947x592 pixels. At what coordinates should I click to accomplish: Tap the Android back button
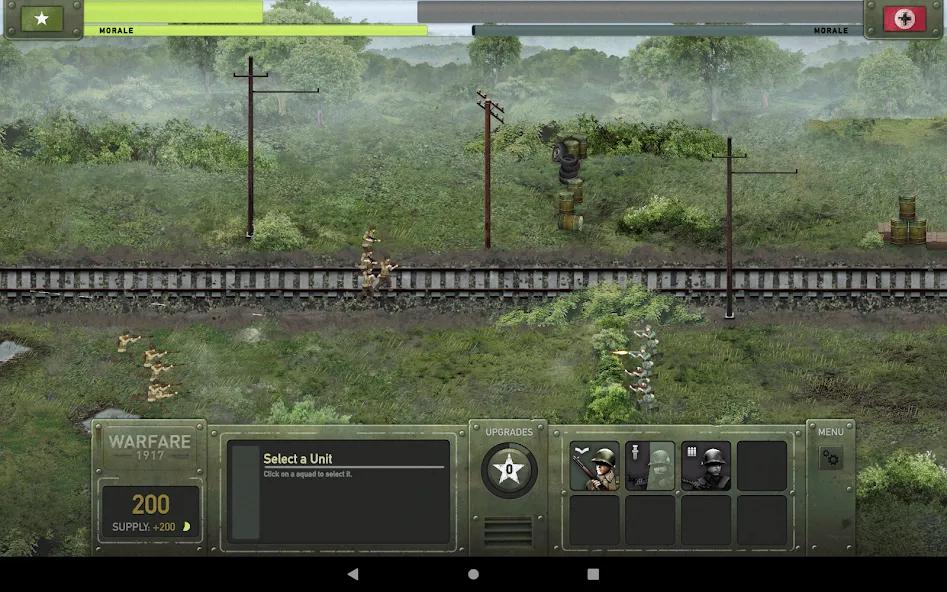point(353,574)
